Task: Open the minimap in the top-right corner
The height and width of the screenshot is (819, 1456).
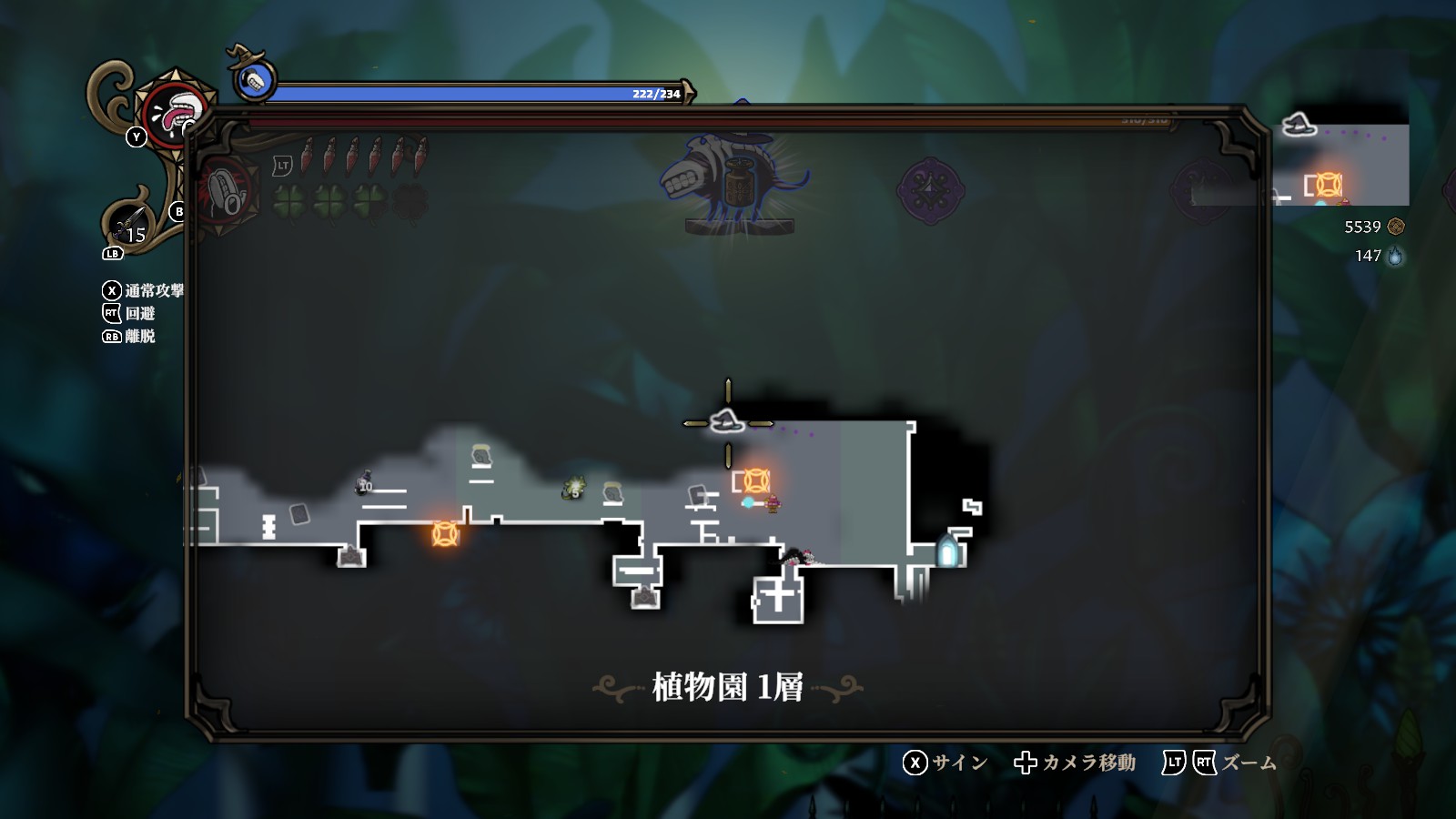Action: [1340, 159]
